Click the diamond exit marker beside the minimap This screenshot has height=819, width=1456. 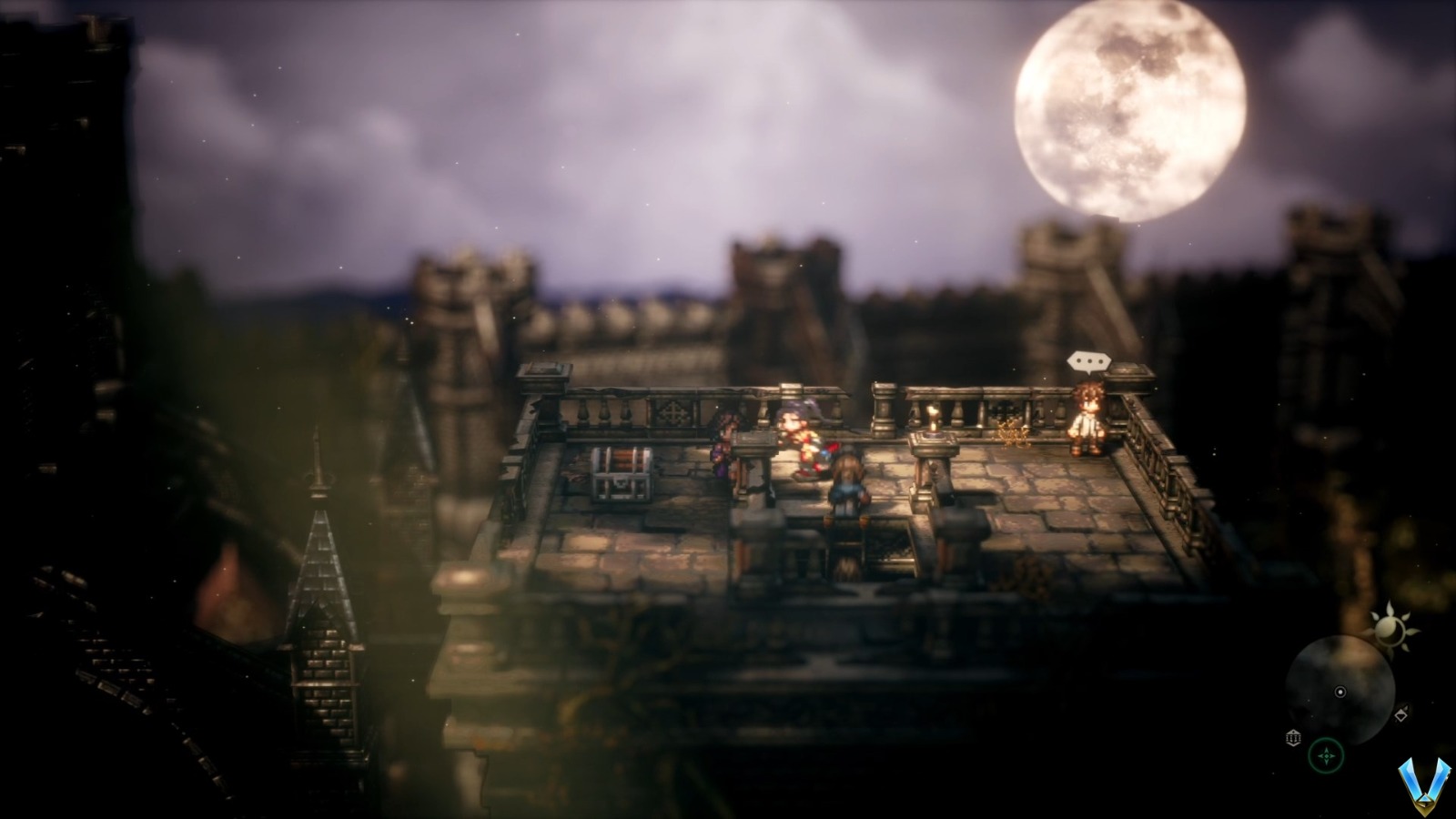click(x=1401, y=714)
